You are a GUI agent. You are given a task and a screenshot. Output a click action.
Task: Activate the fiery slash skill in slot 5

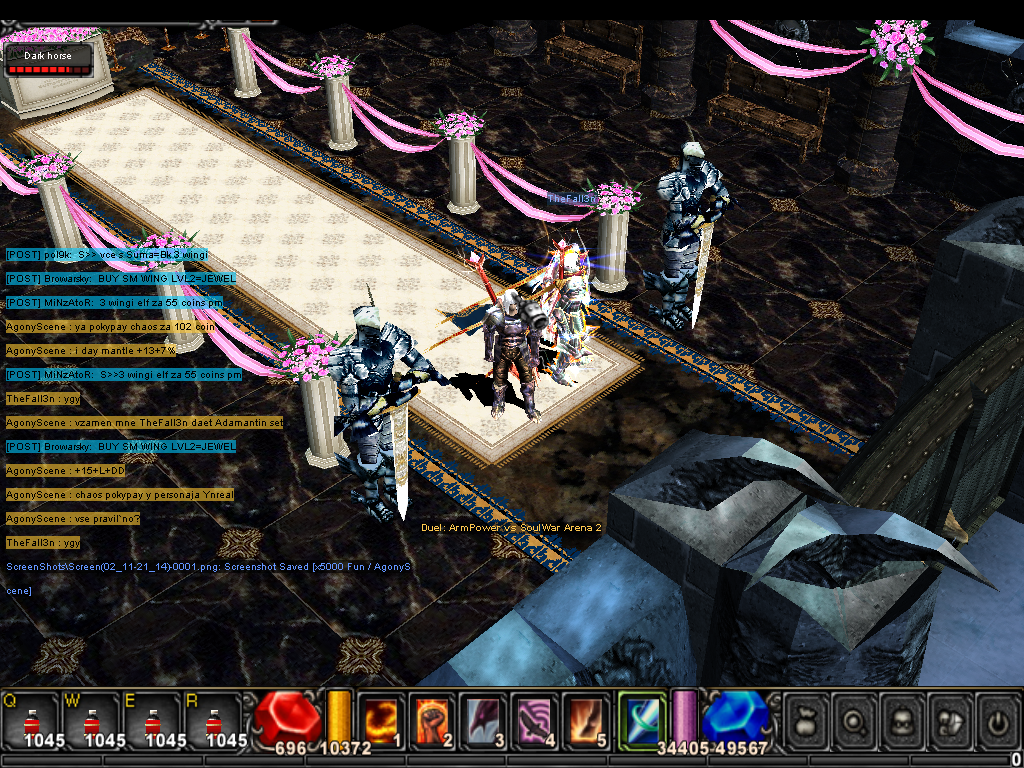pyautogui.click(x=587, y=719)
